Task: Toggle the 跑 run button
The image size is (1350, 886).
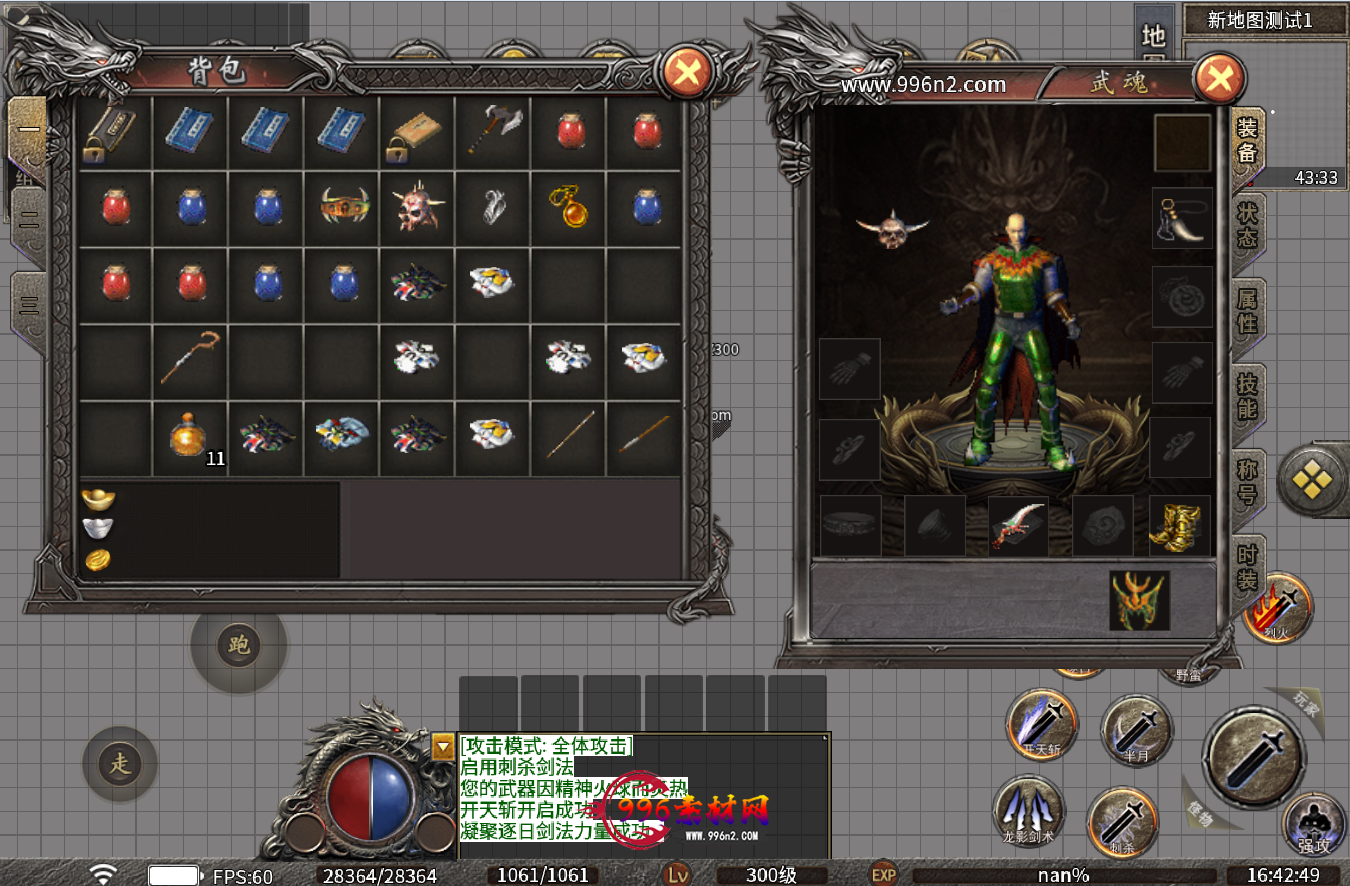Action: tap(239, 645)
